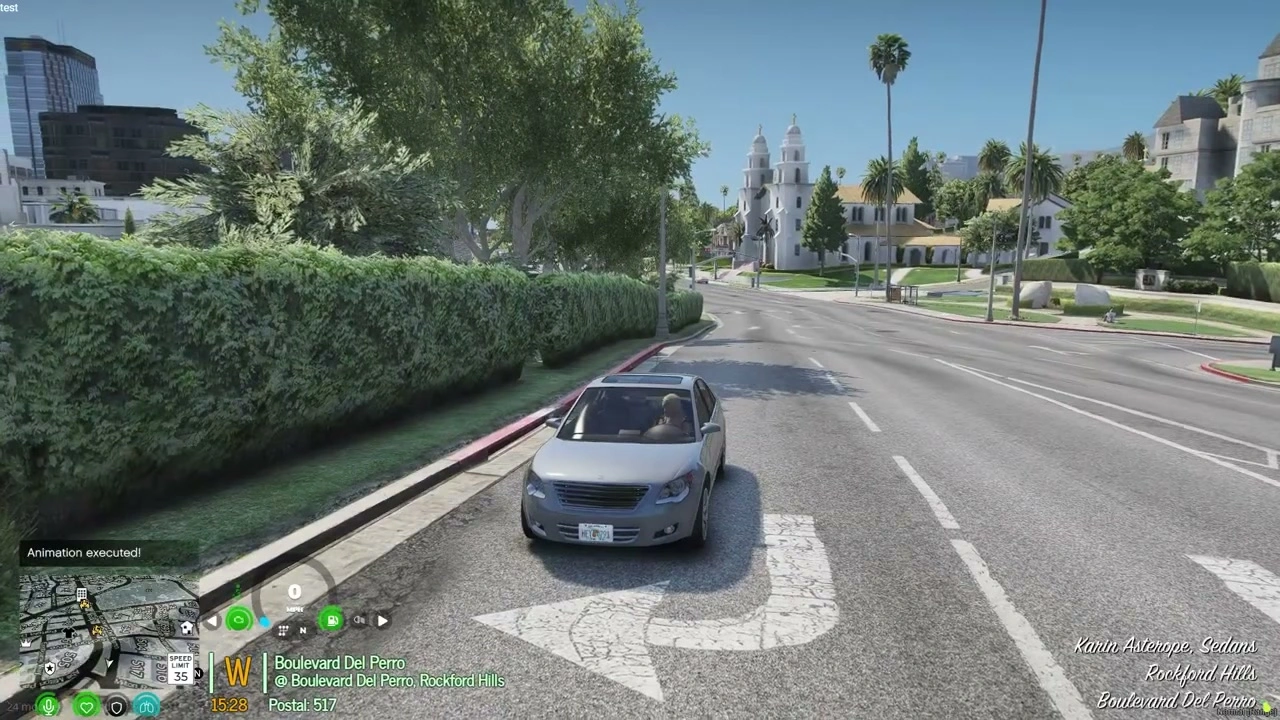Click the engine status icon

pos(238,620)
